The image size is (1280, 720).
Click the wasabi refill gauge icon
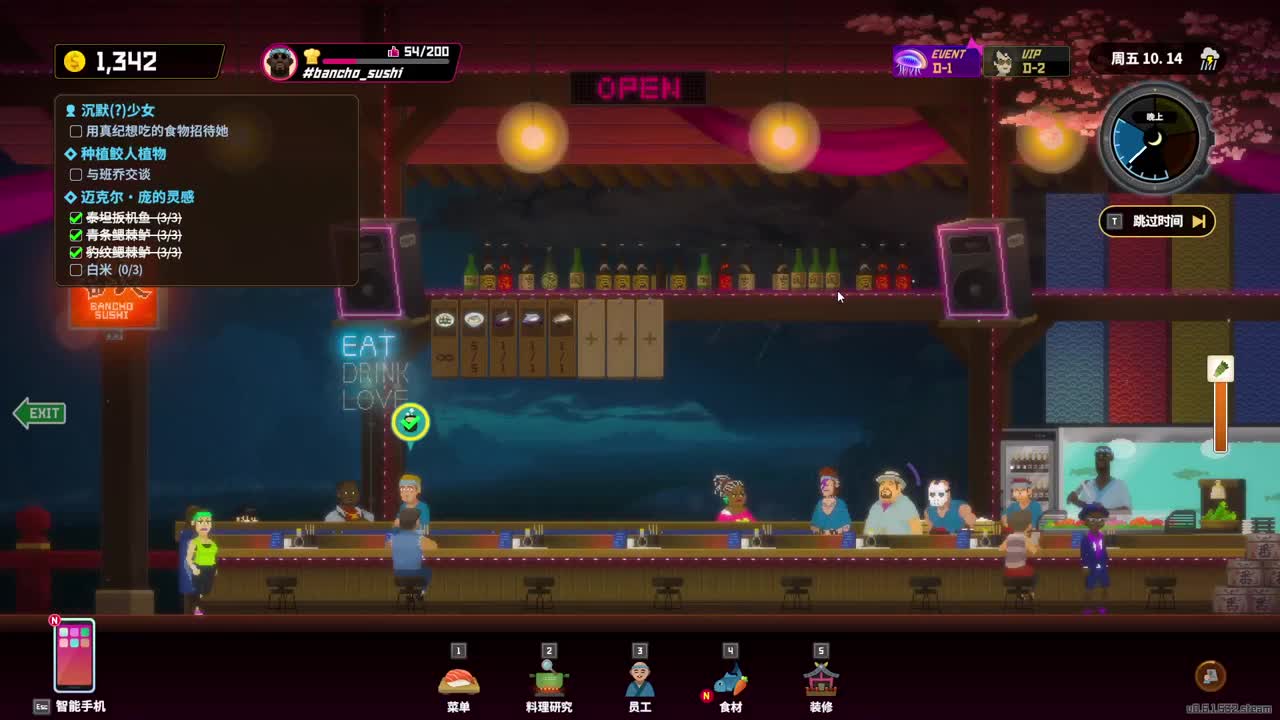pos(1220,370)
